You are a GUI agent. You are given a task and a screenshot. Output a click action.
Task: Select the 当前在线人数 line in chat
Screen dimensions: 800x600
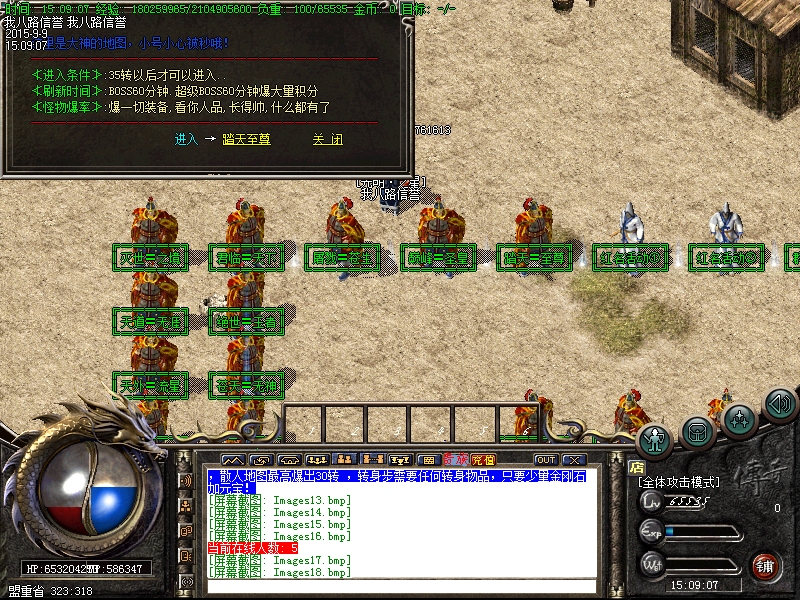click(x=252, y=548)
